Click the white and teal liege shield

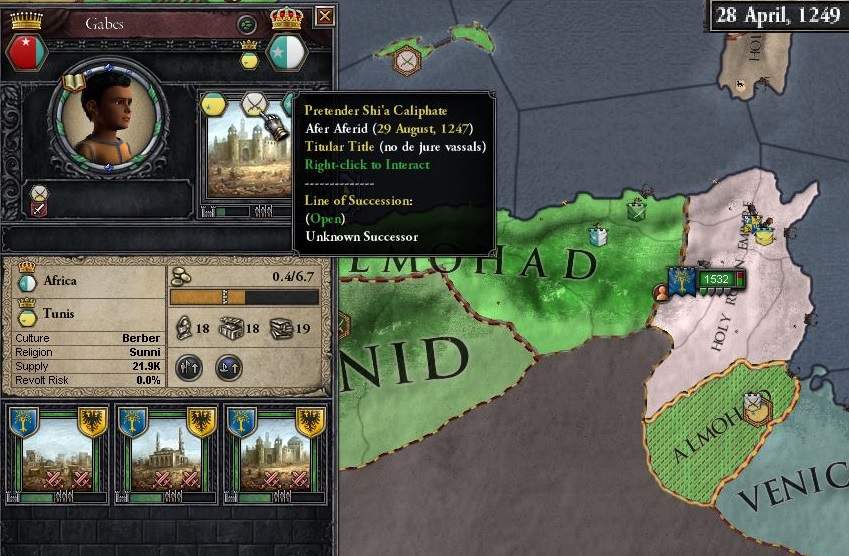[x=287, y=51]
